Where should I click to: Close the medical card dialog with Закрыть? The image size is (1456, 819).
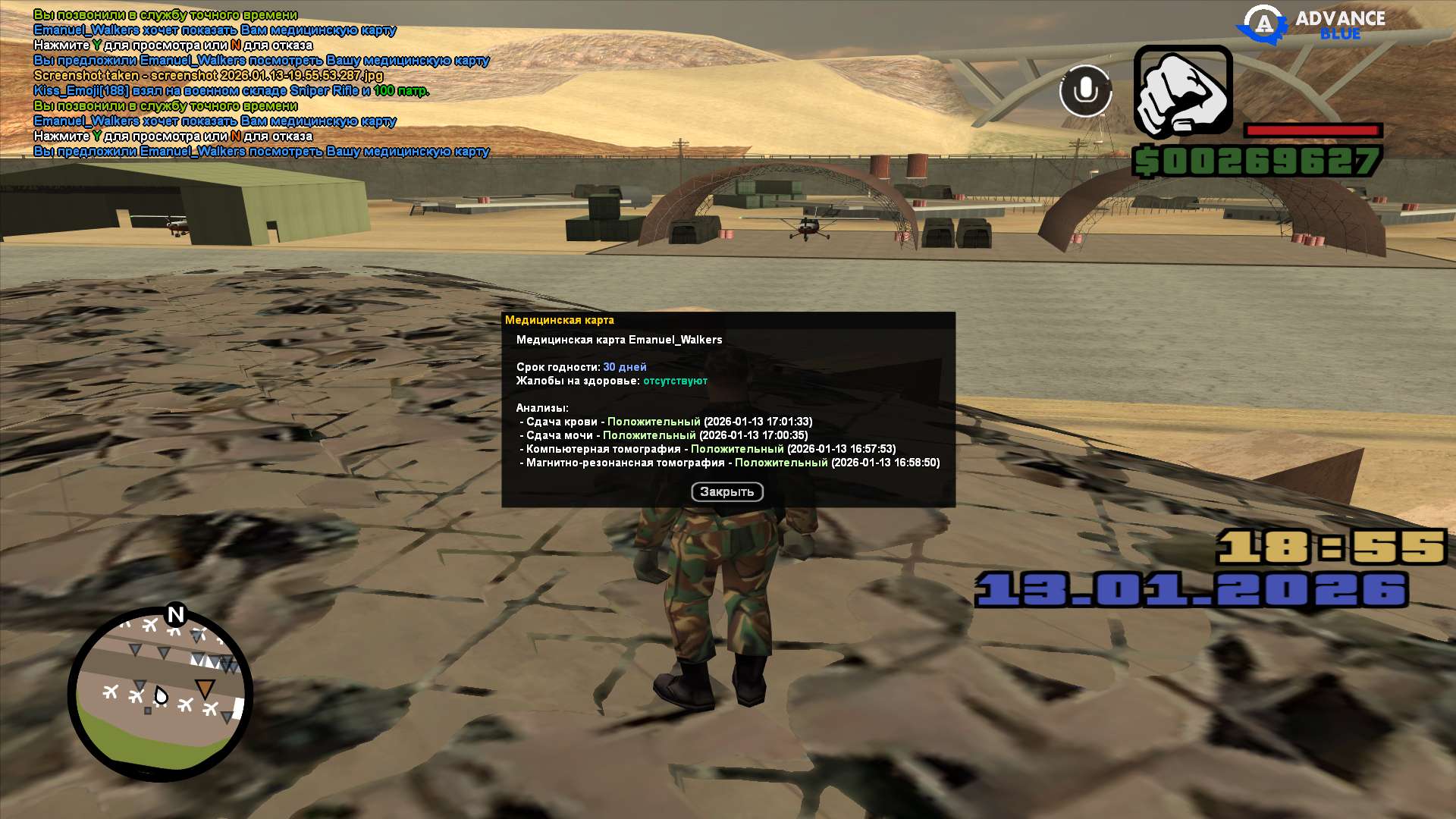coord(726,492)
